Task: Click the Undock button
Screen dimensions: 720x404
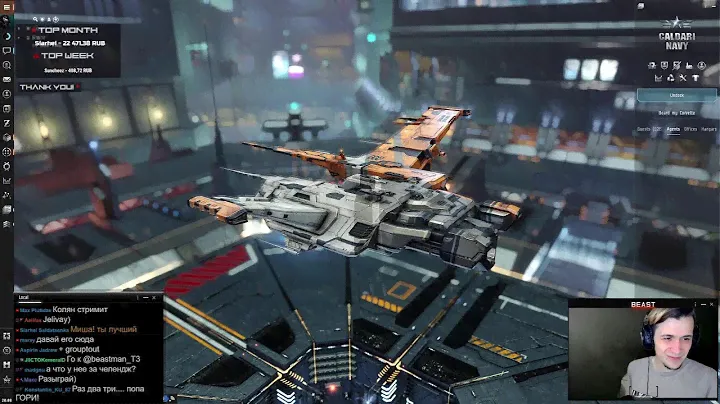Action: (677, 95)
